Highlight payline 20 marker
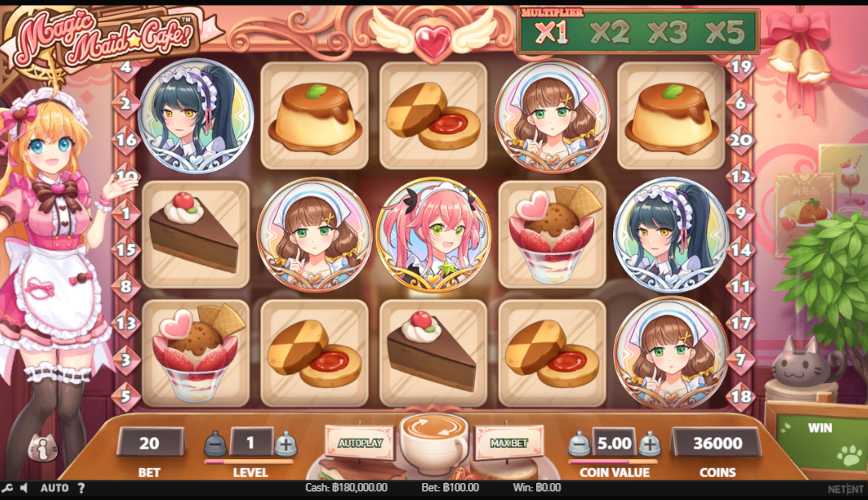Screen dimensions: 868x500 coord(740,140)
